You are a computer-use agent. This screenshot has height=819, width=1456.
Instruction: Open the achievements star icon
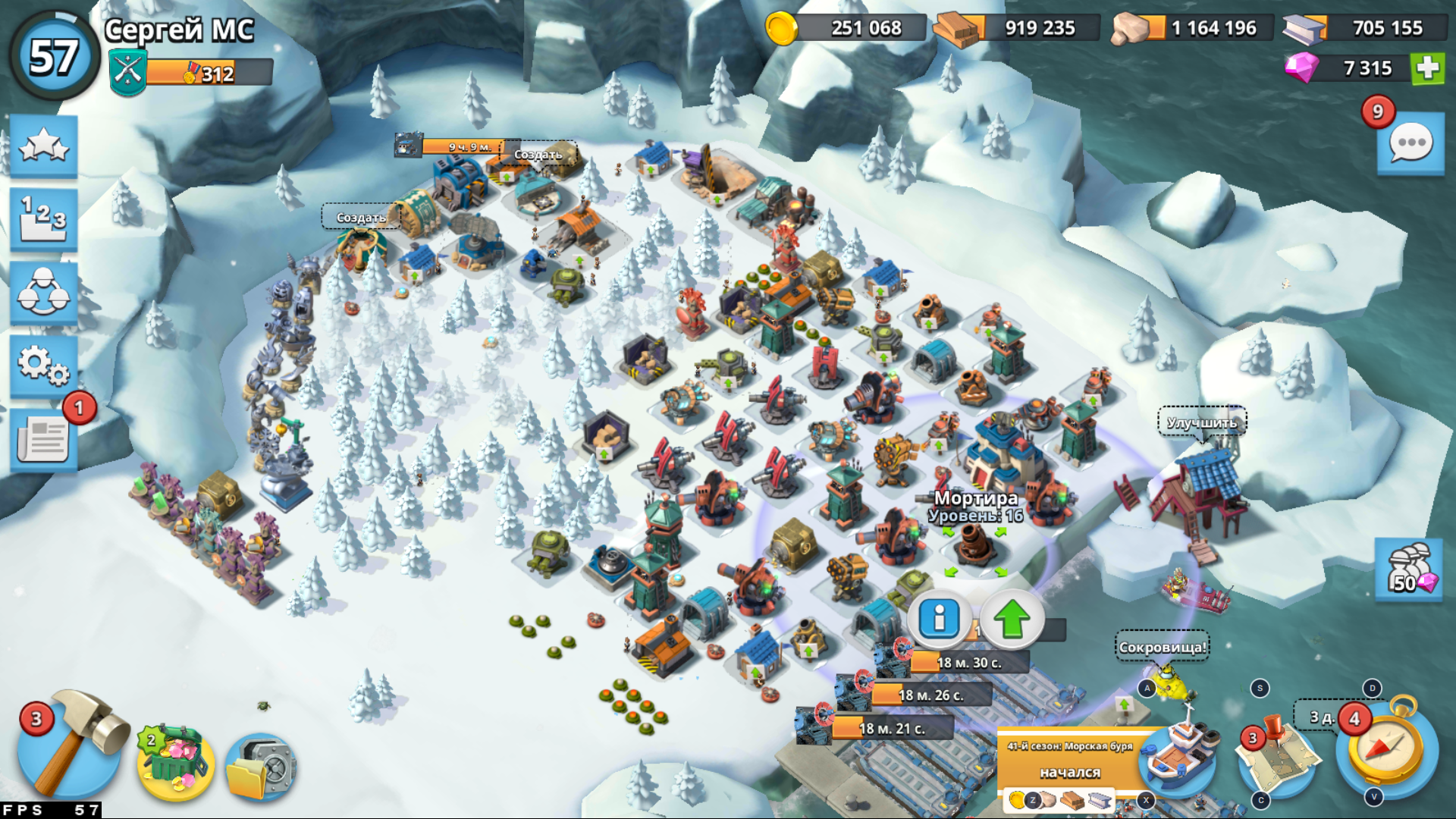point(43,148)
